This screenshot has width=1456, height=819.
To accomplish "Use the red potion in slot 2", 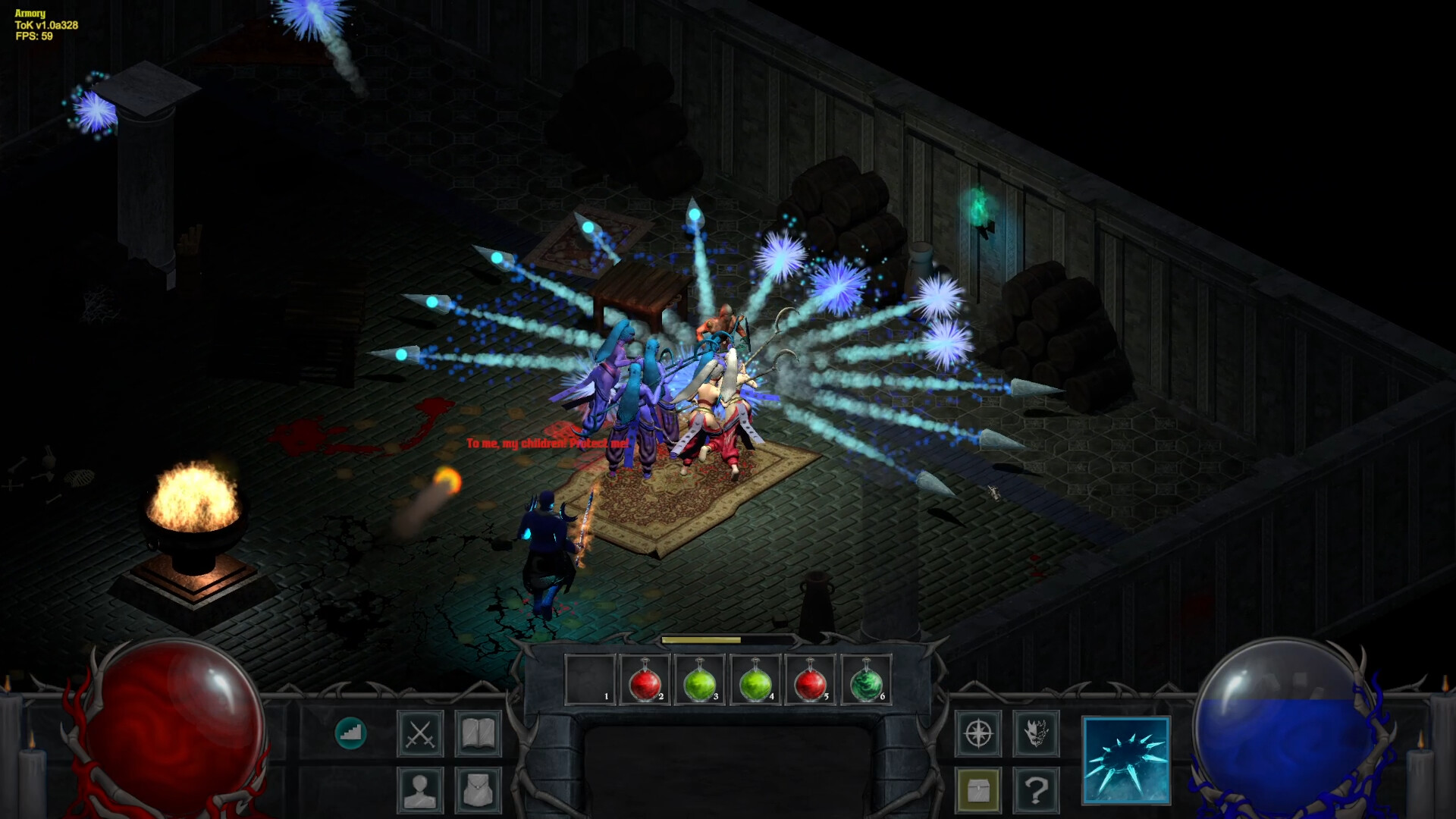I will click(645, 681).
